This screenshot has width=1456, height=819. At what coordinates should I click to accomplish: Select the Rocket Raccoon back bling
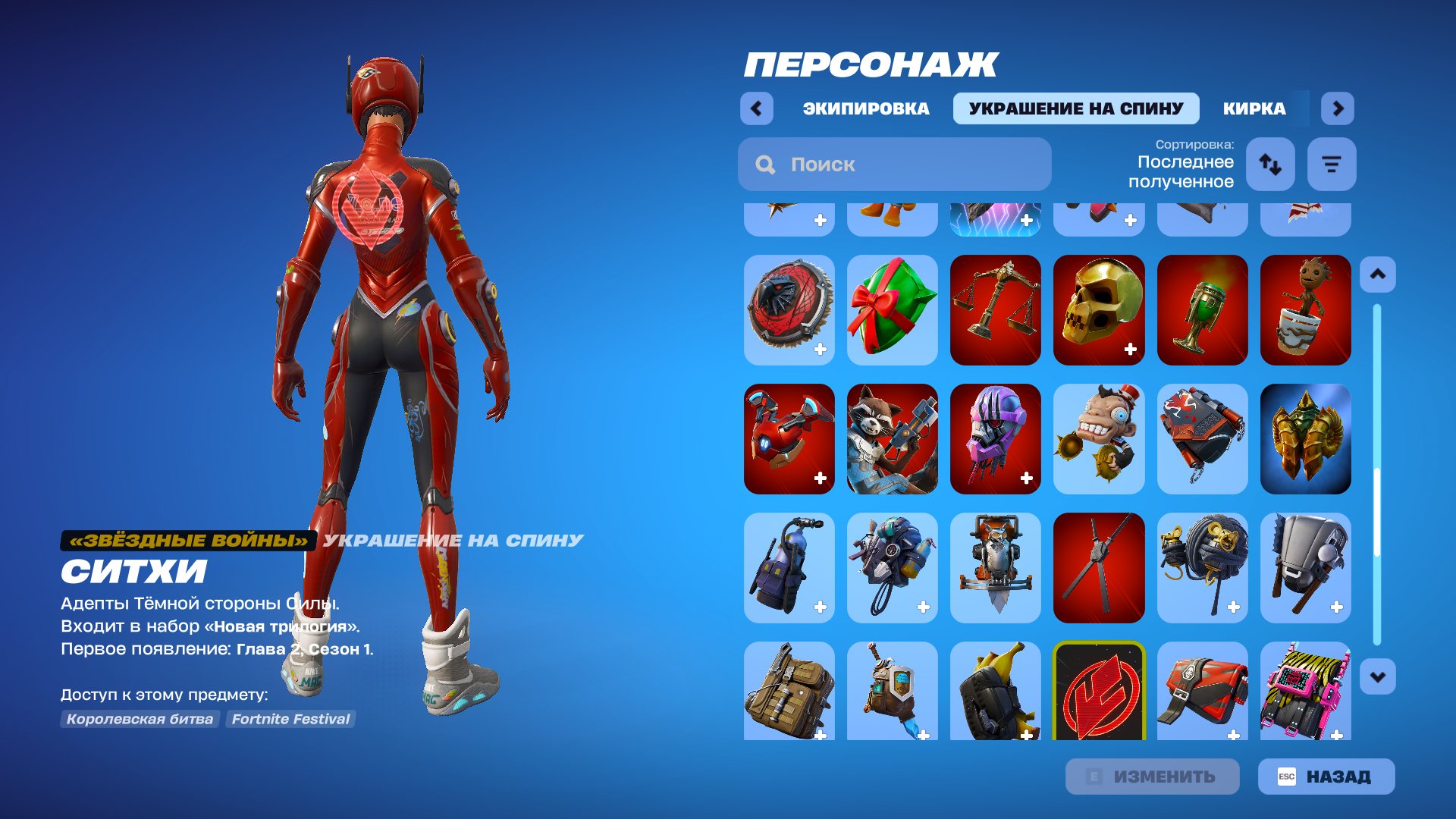pyautogui.click(x=892, y=438)
